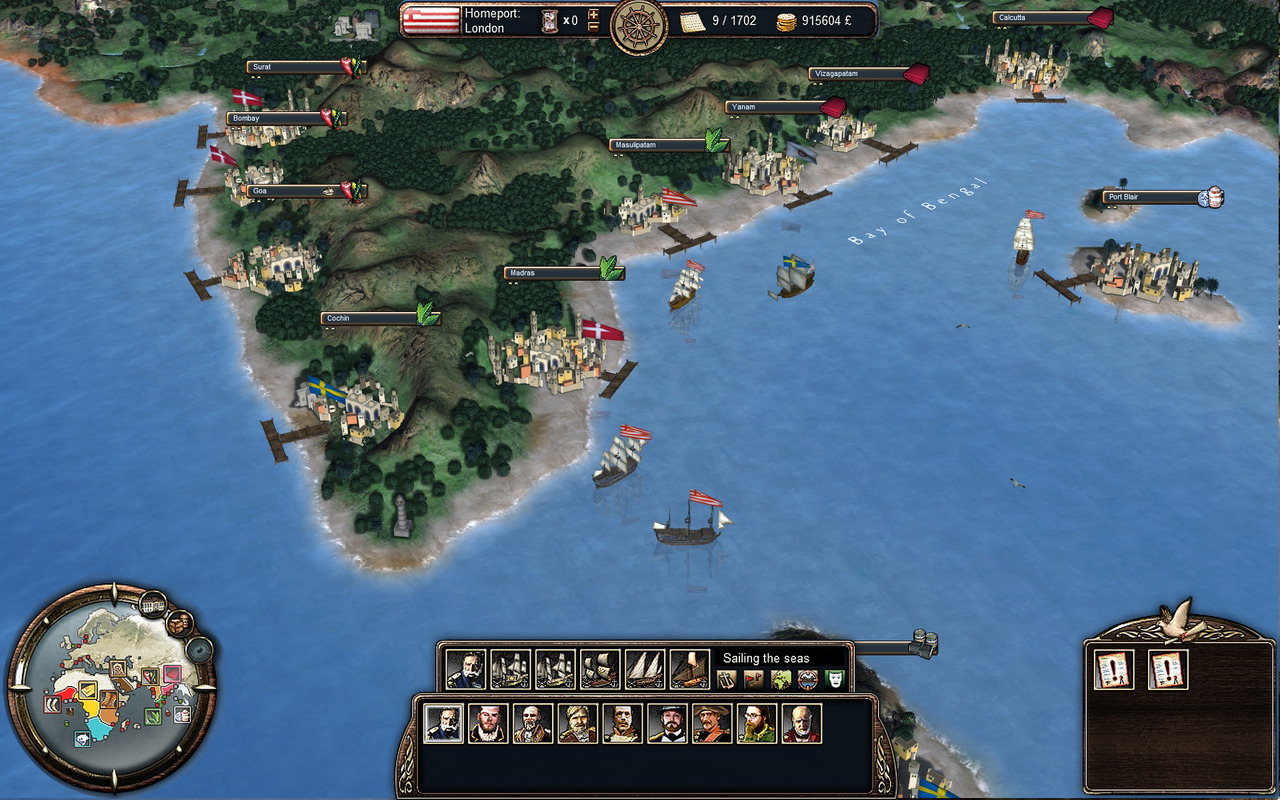Open the ship's wheel main menu
1280x800 pixels.
(639, 25)
